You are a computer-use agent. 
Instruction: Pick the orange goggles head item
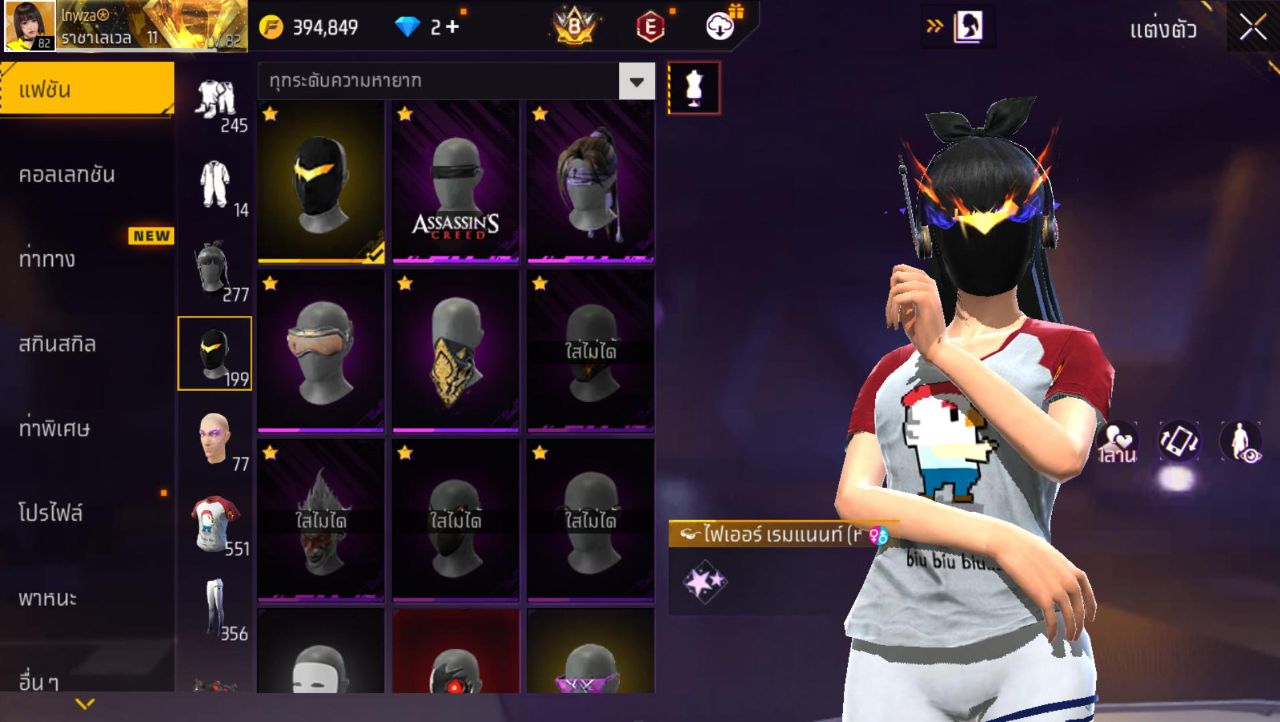coord(320,350)
